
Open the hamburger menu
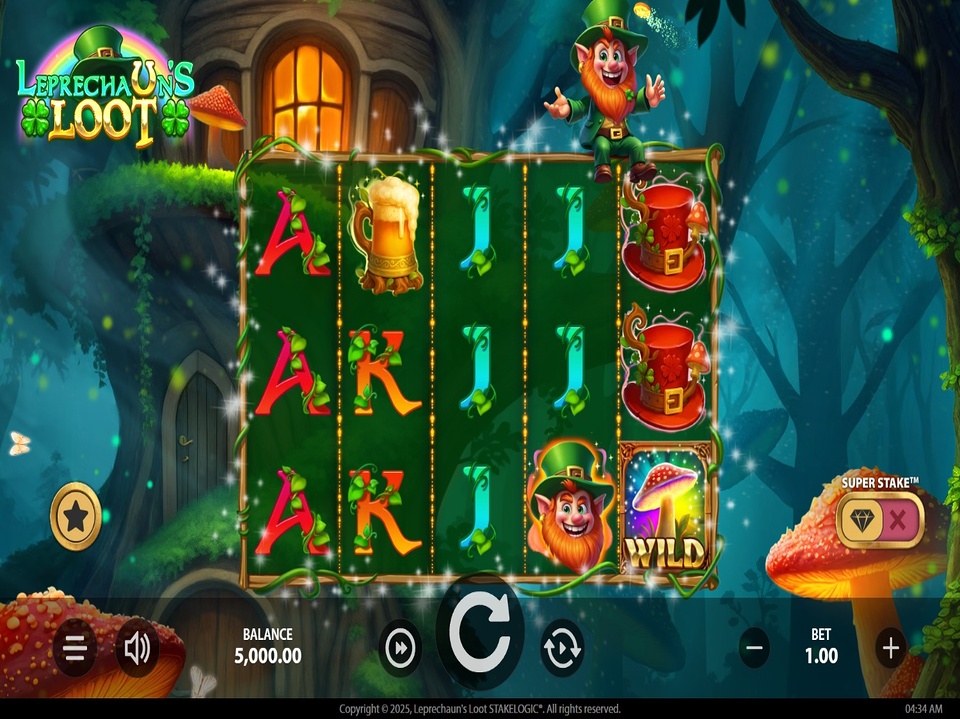tap(75, 648)
